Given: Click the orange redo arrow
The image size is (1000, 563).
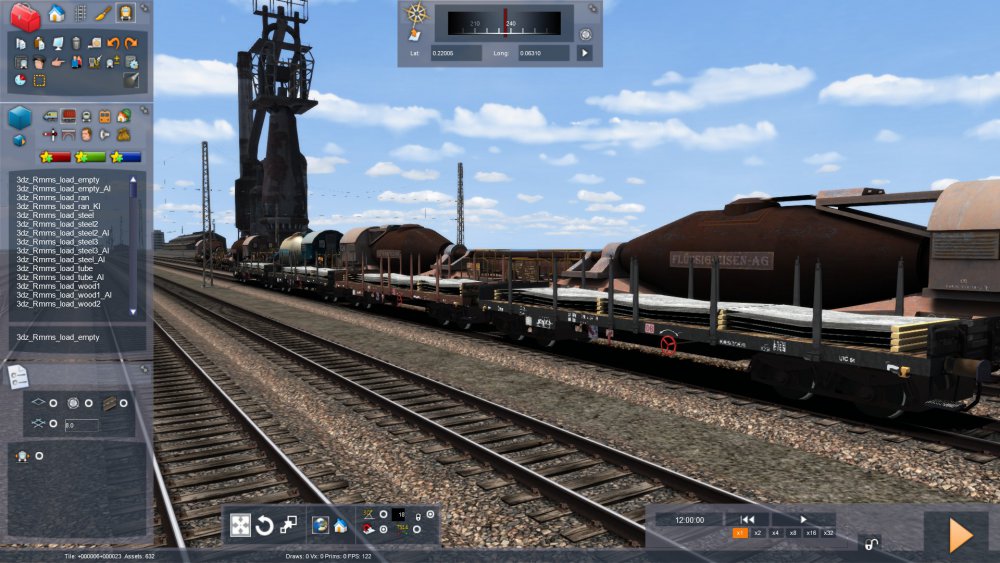Looking at the screenshot, I should tap(131, 43).
